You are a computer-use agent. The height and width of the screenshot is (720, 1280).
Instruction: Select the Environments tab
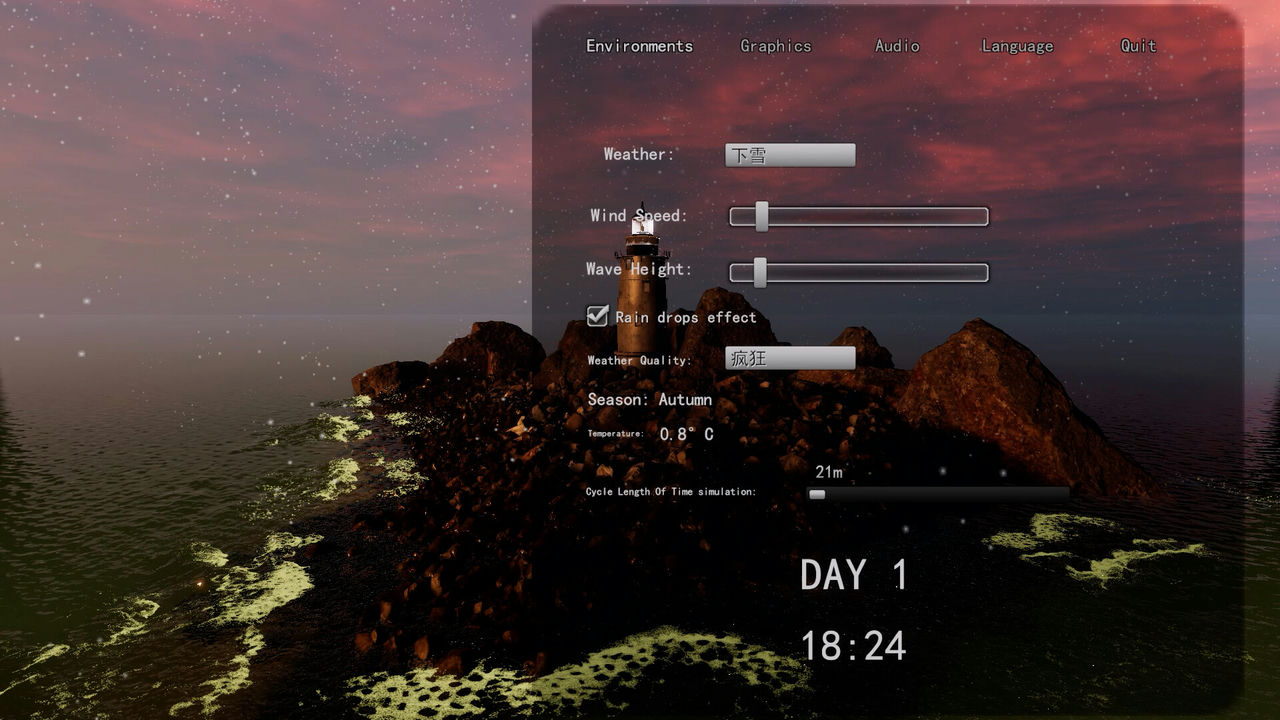click(x=639, y=46)
